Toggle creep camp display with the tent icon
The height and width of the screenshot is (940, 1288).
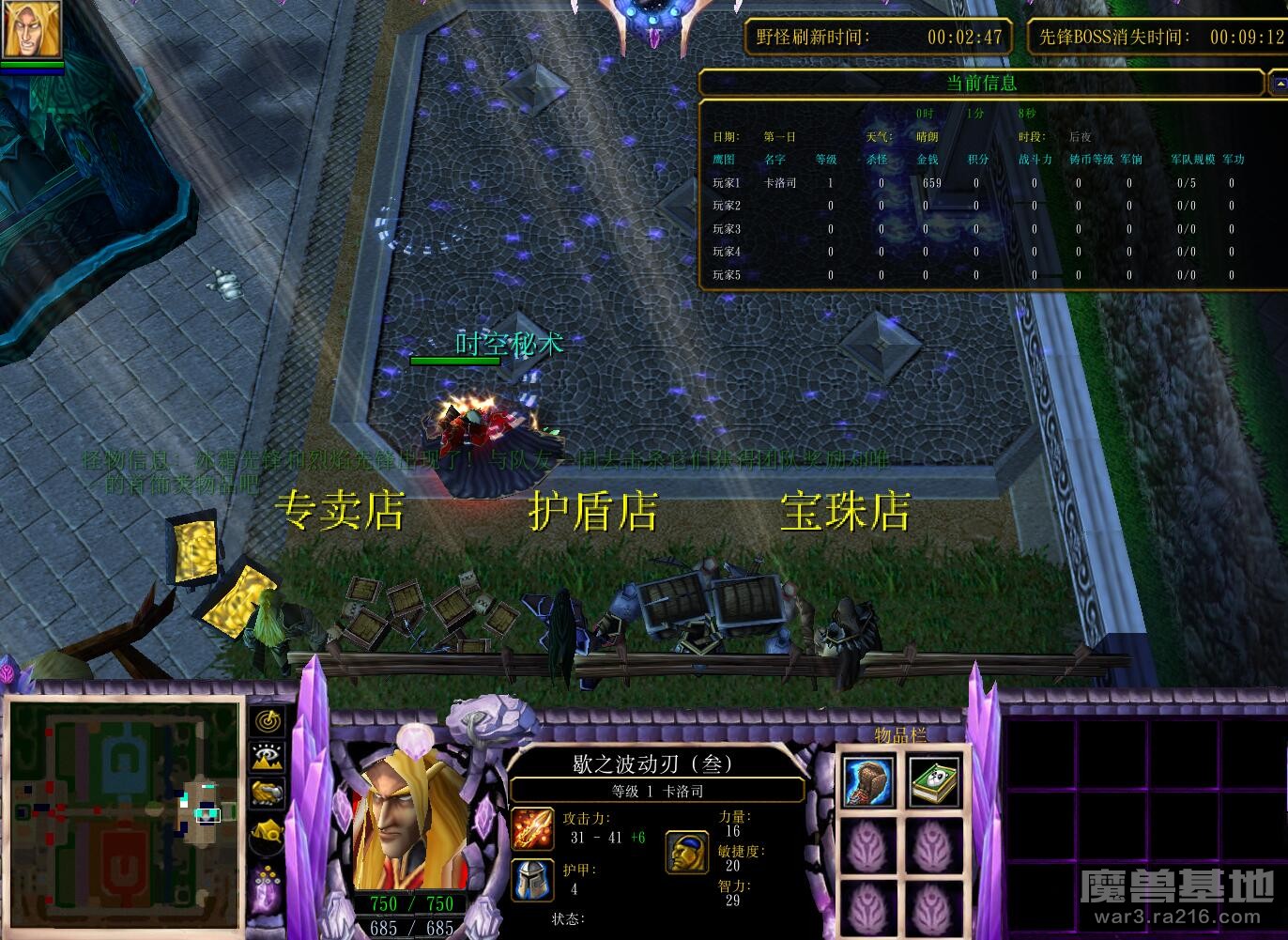pos(268,831)
